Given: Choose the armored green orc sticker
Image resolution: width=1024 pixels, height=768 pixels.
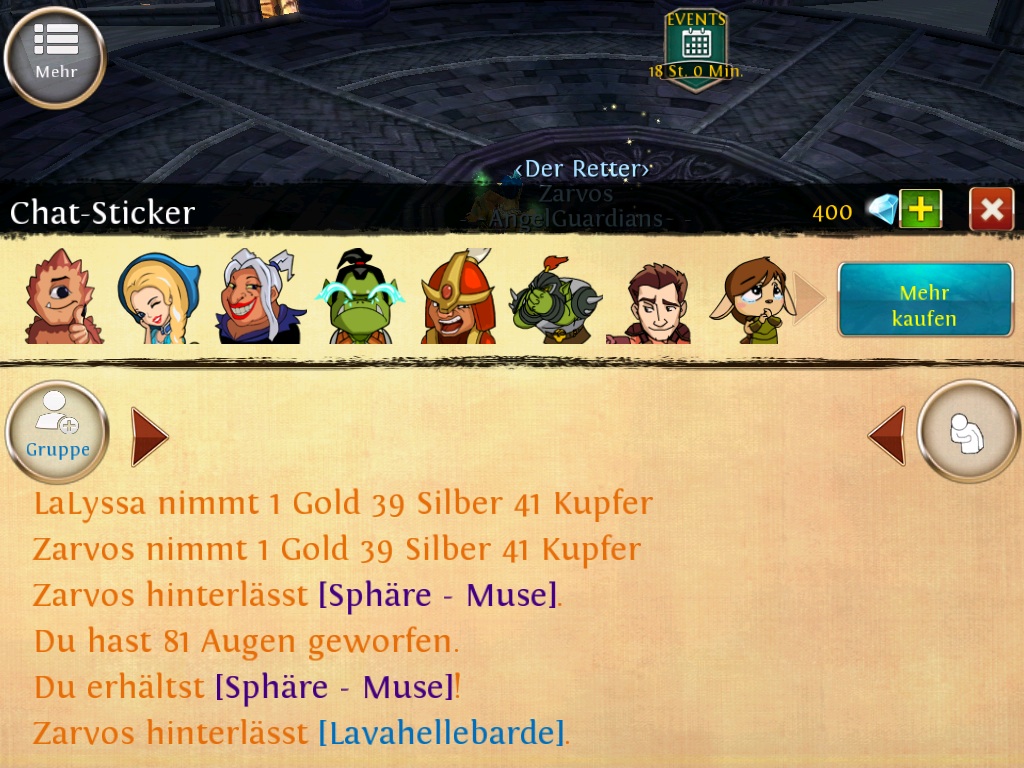Looking at the screenshot, I should pyautogui.click(x=554, y=299).
